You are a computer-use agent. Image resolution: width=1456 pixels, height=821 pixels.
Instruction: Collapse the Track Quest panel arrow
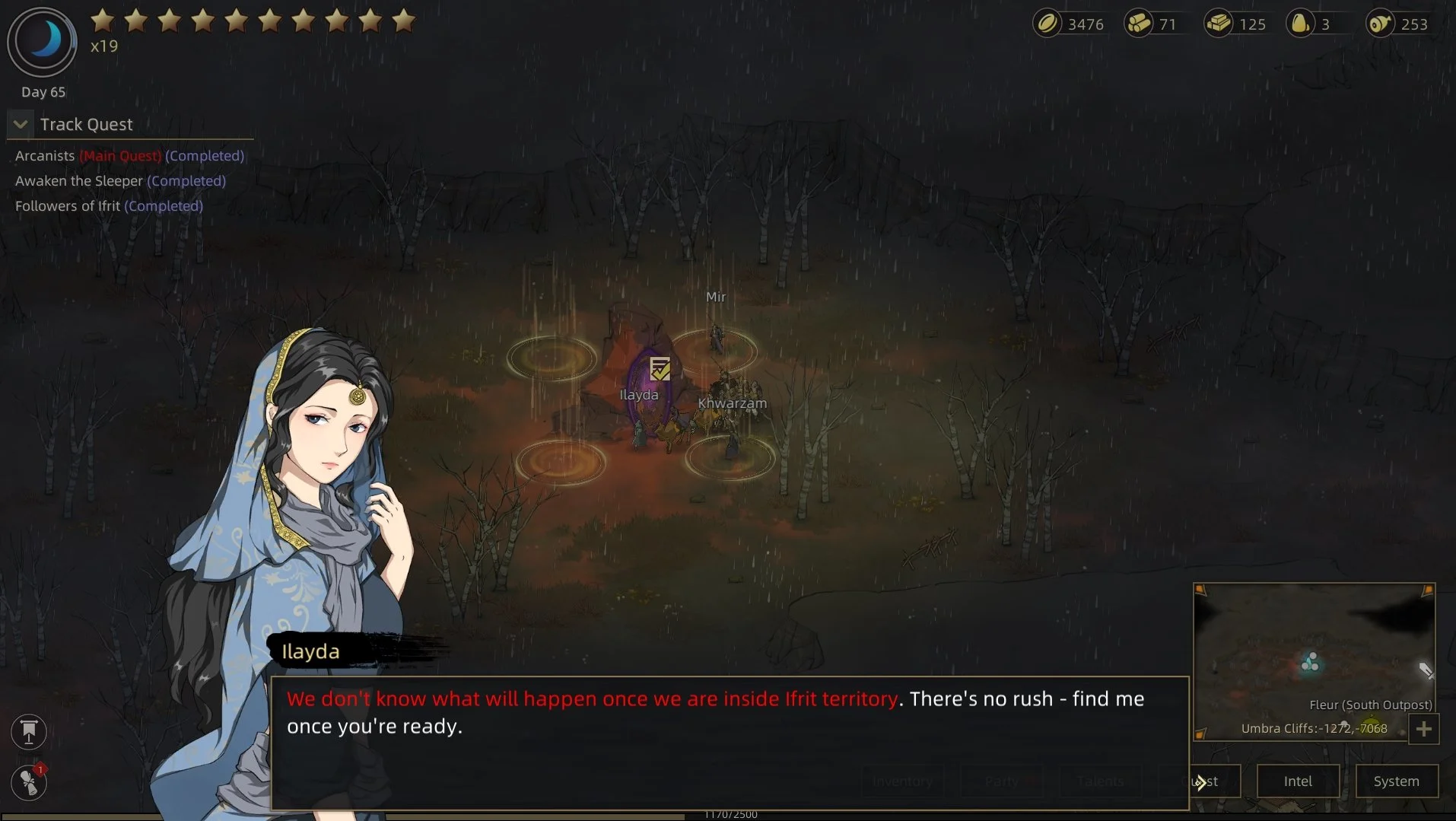[x=21, y=124]
